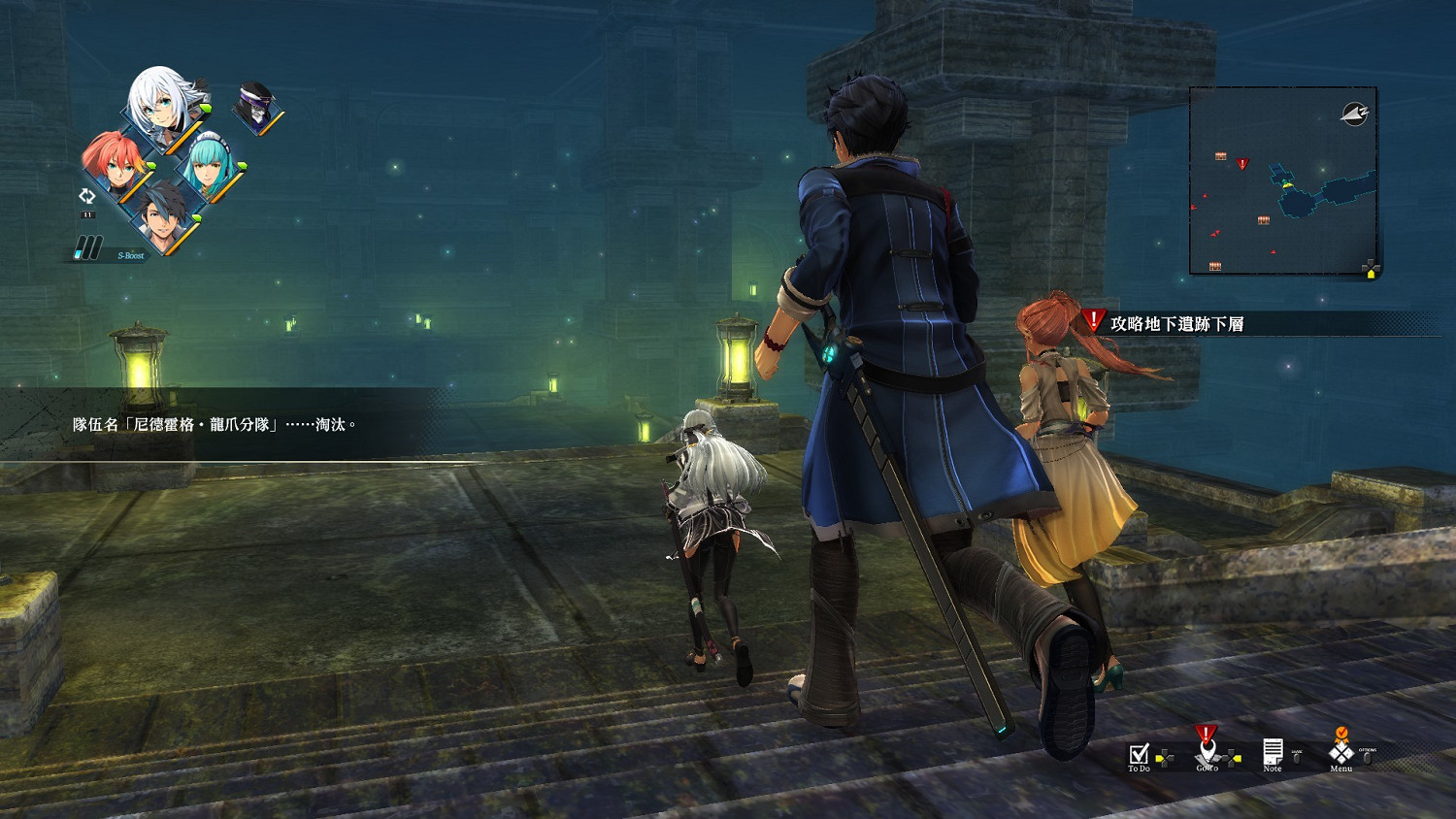
Task: Open the Note document icon
Action: coord(1272,750)
